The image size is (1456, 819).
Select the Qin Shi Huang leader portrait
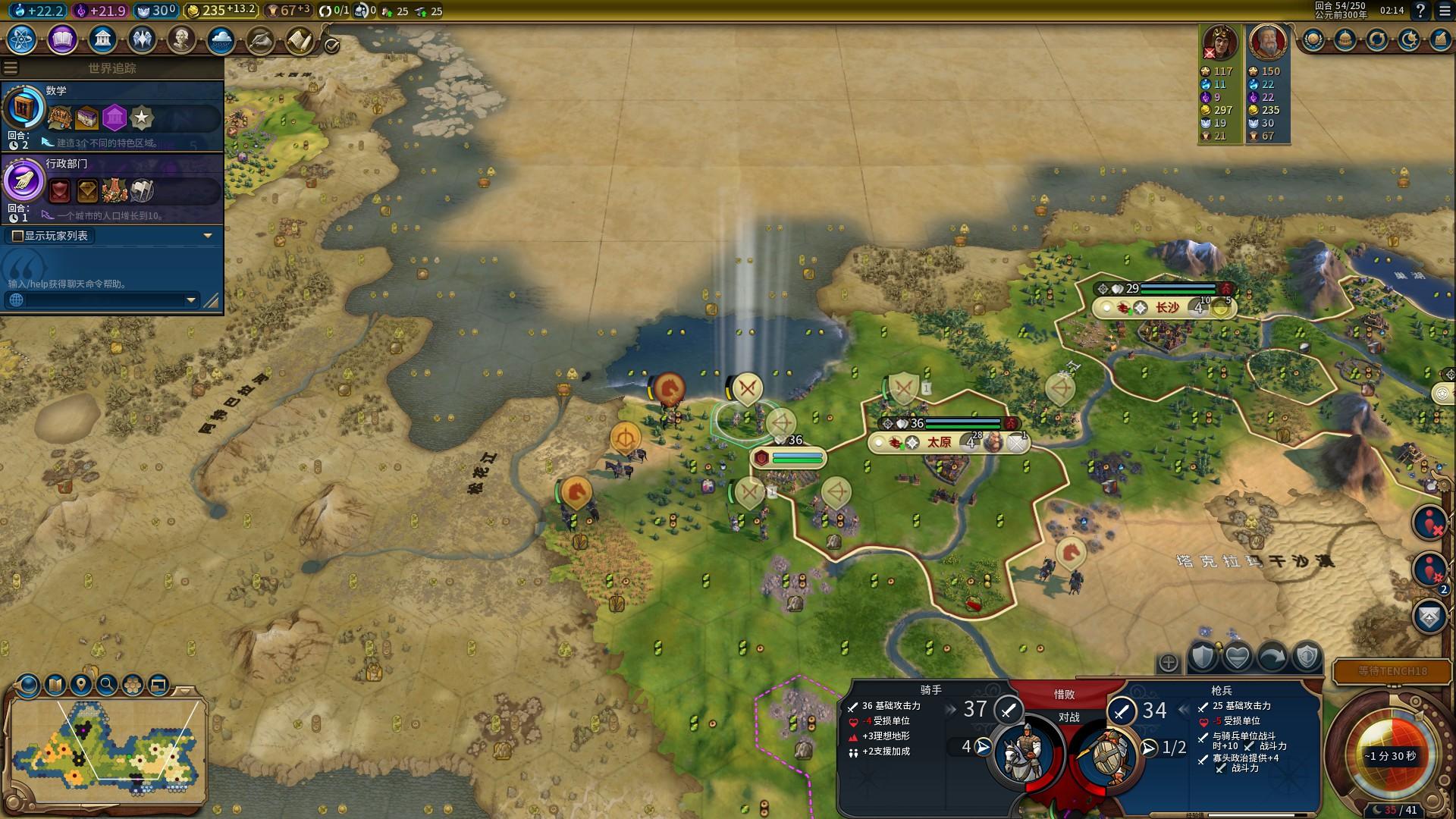[x=1267, y=42]
